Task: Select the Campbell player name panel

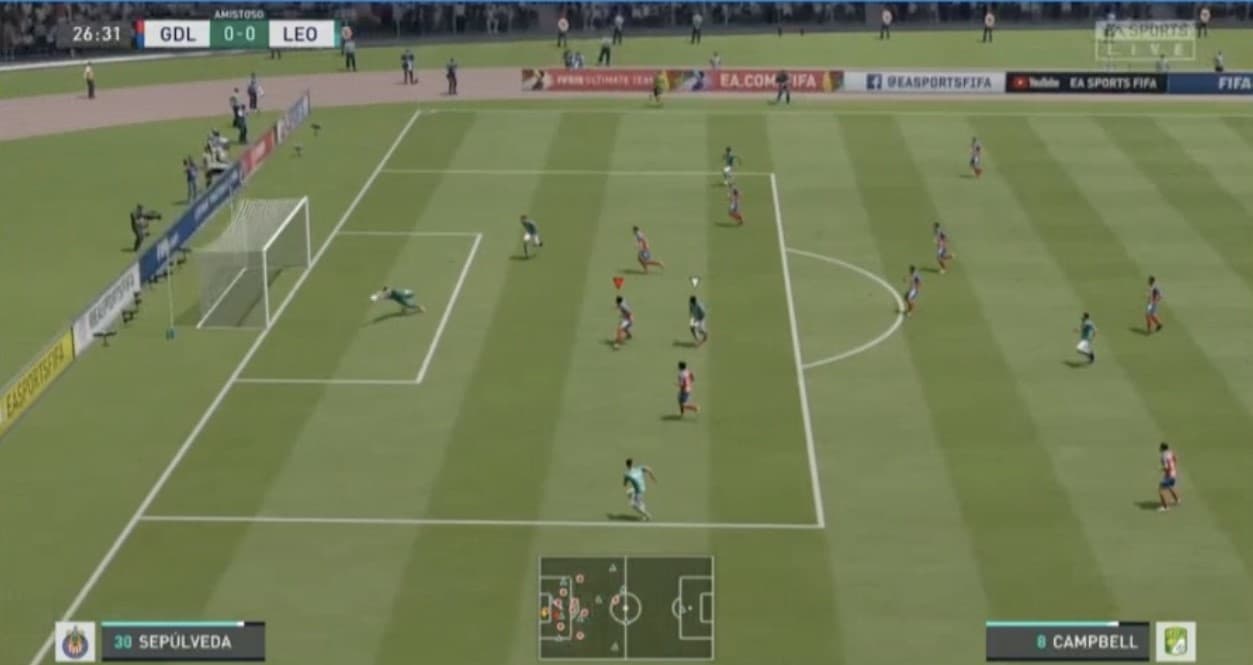Action: point(1067,642)
